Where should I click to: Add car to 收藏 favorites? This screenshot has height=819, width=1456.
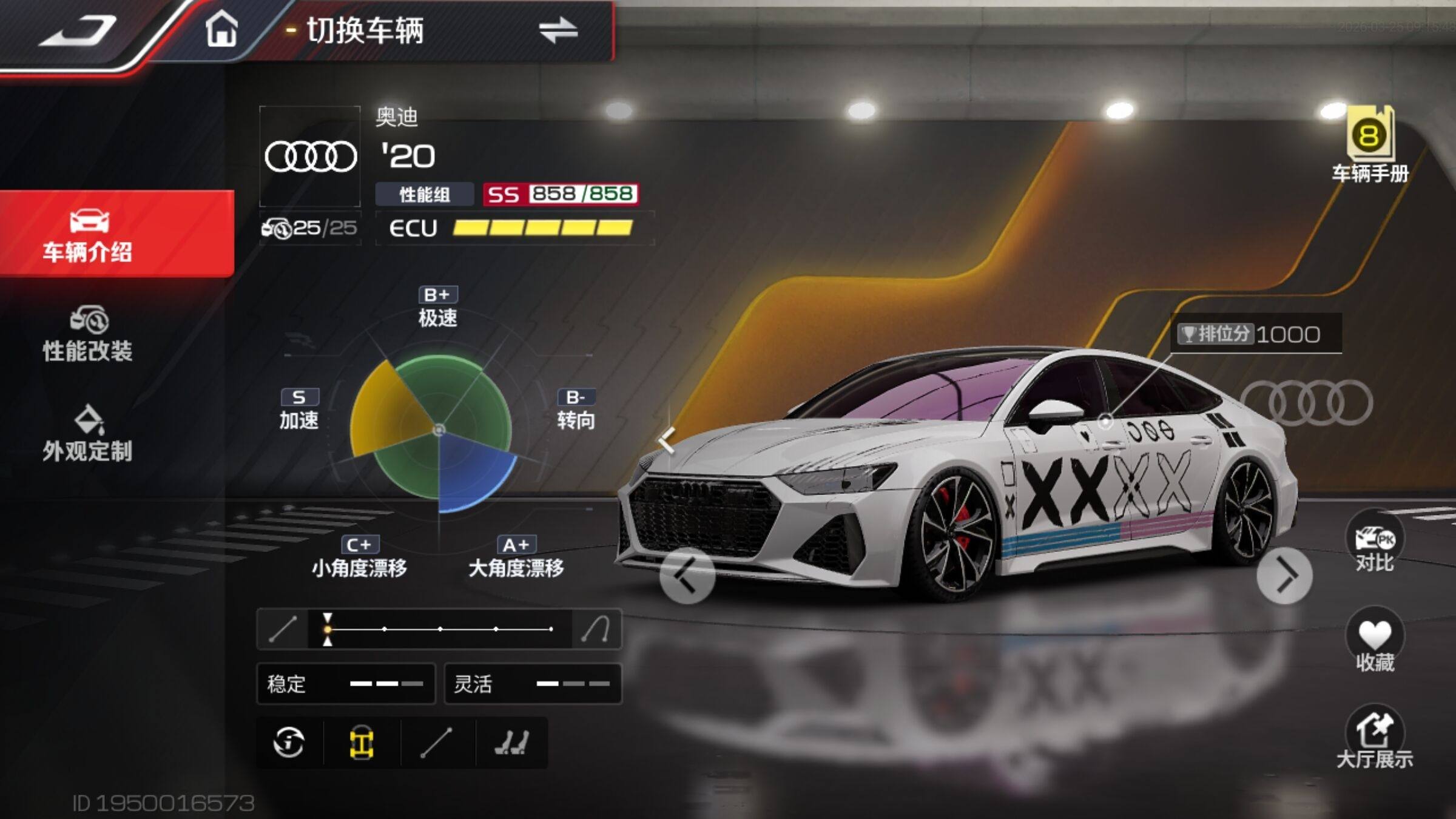tap(1374, 642)
